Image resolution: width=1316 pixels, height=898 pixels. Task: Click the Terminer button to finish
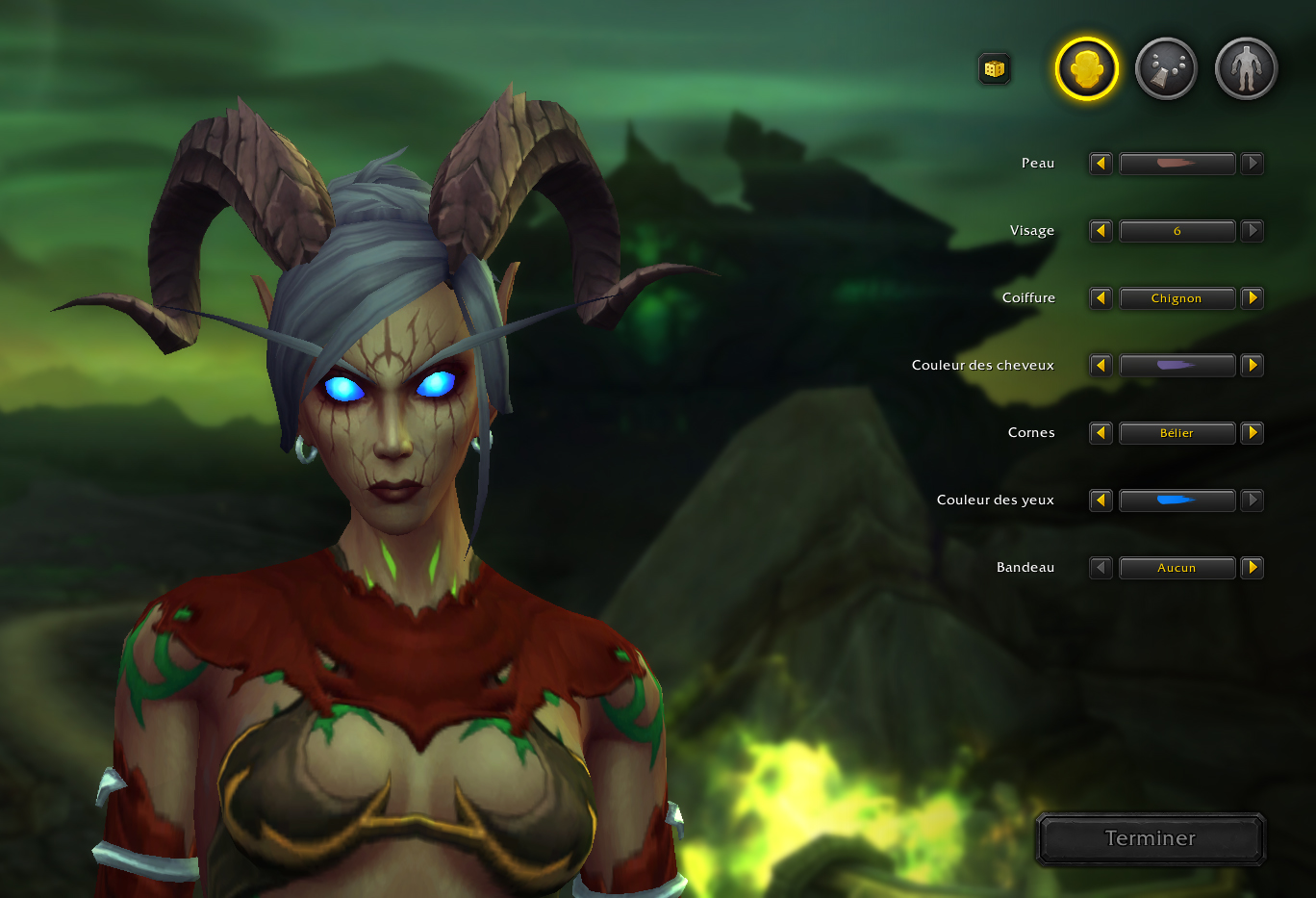(x=1150, y=837)
